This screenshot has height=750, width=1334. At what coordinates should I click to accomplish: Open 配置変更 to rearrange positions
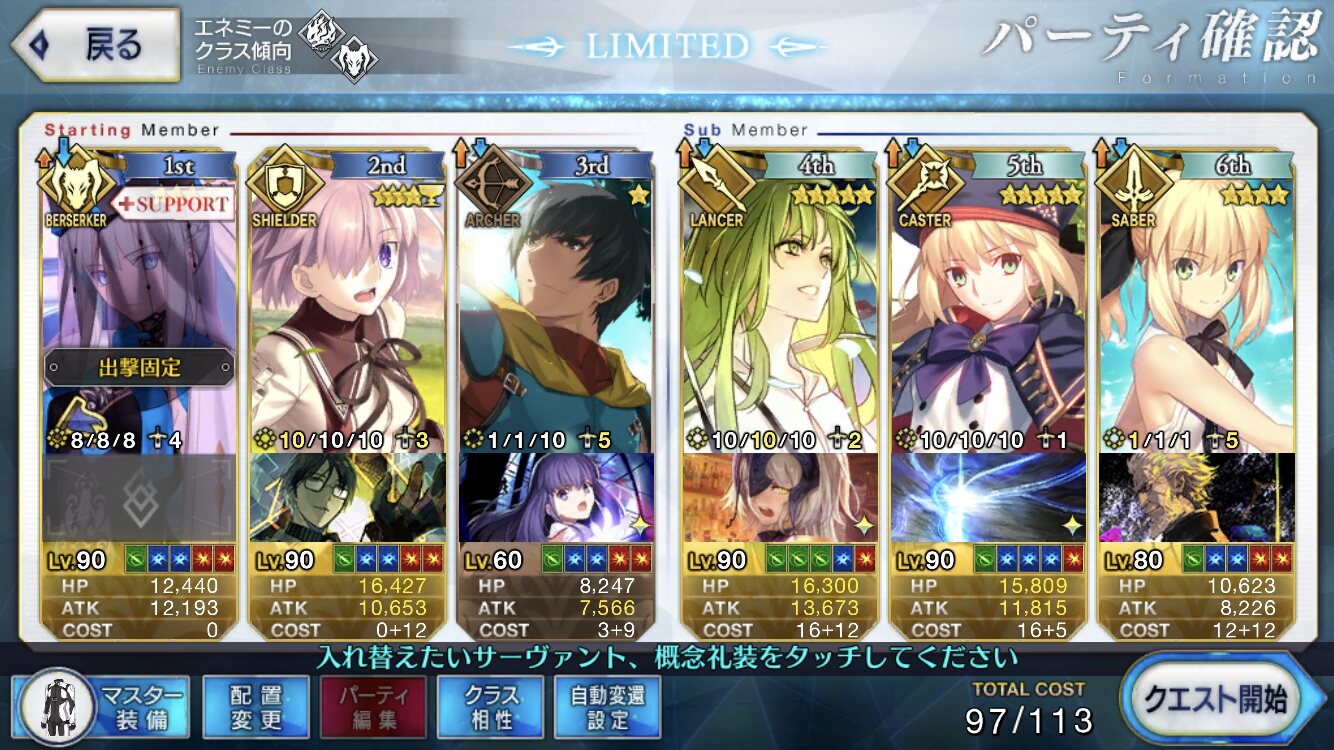click(255, 706)
